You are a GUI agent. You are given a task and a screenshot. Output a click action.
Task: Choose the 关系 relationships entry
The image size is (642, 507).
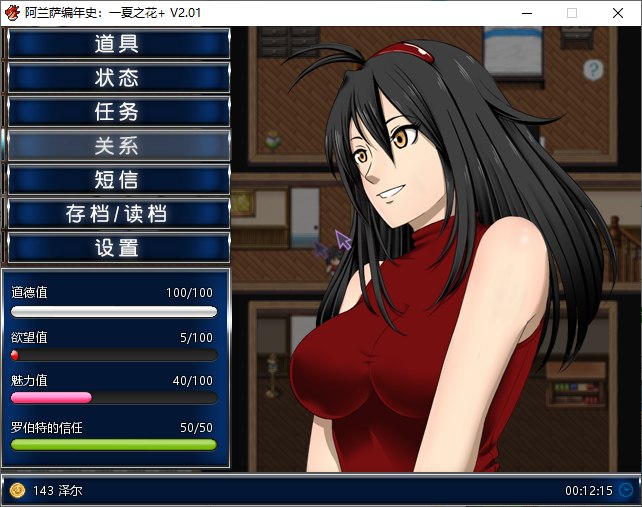point(118,146)
